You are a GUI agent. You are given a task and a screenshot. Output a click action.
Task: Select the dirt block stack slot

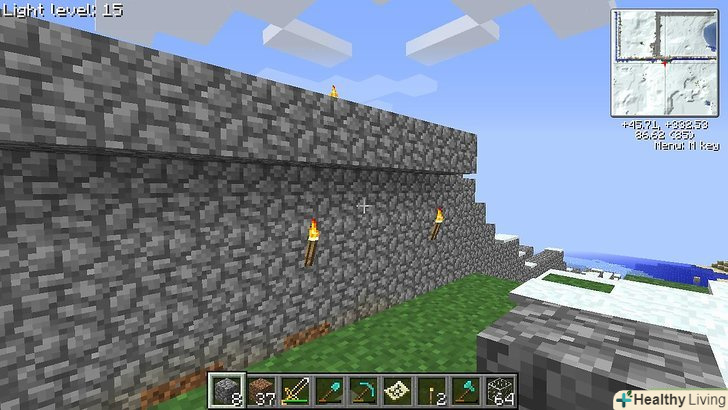coord(259,391)
